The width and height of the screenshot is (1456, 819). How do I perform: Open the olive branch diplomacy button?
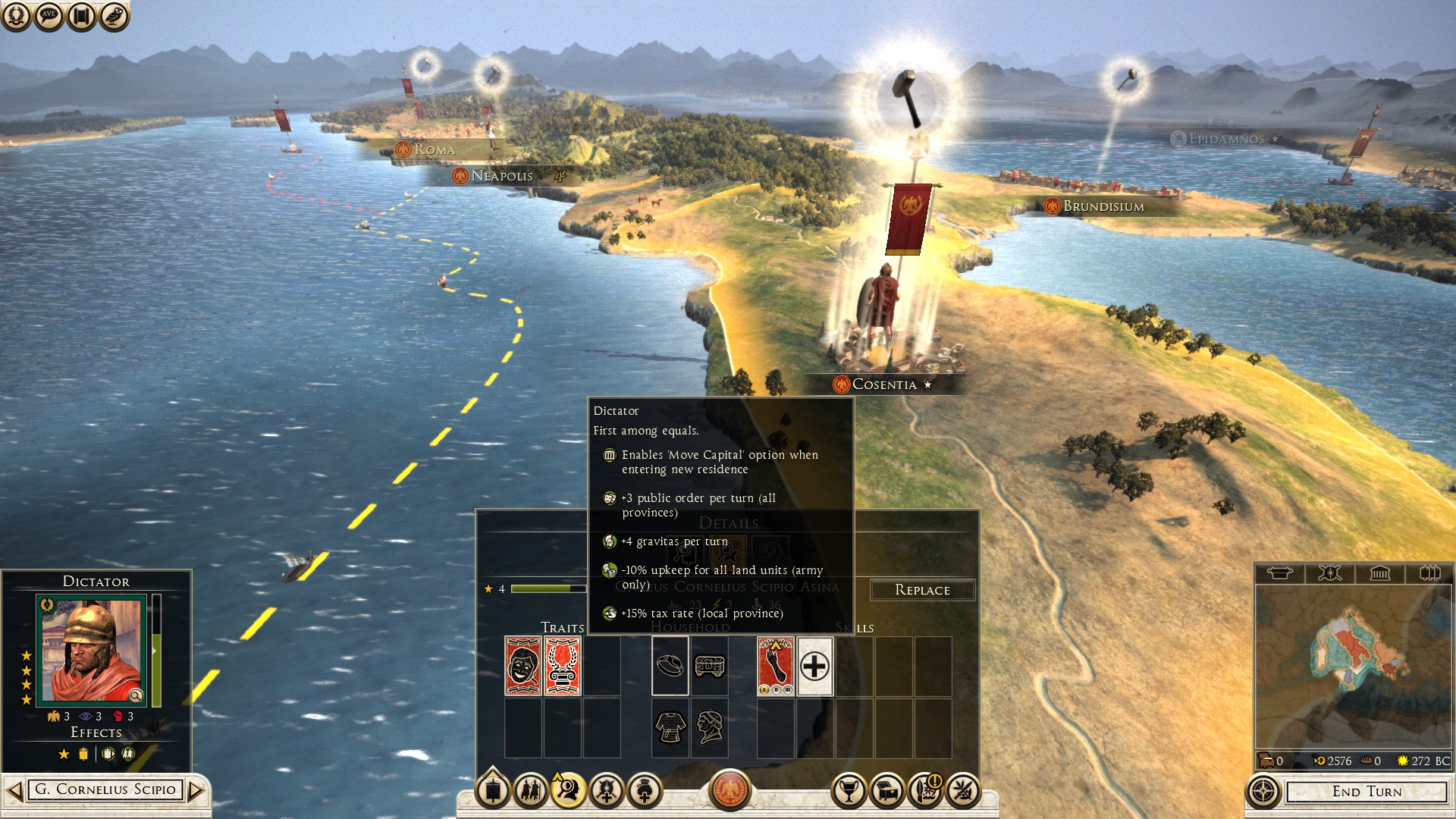point(963,791)
